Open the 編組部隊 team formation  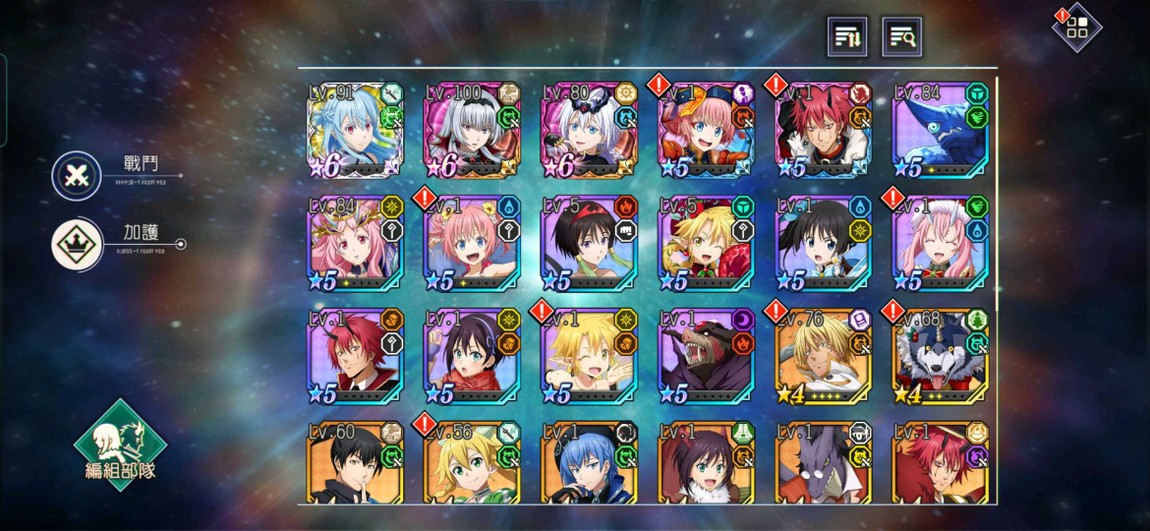120,445
